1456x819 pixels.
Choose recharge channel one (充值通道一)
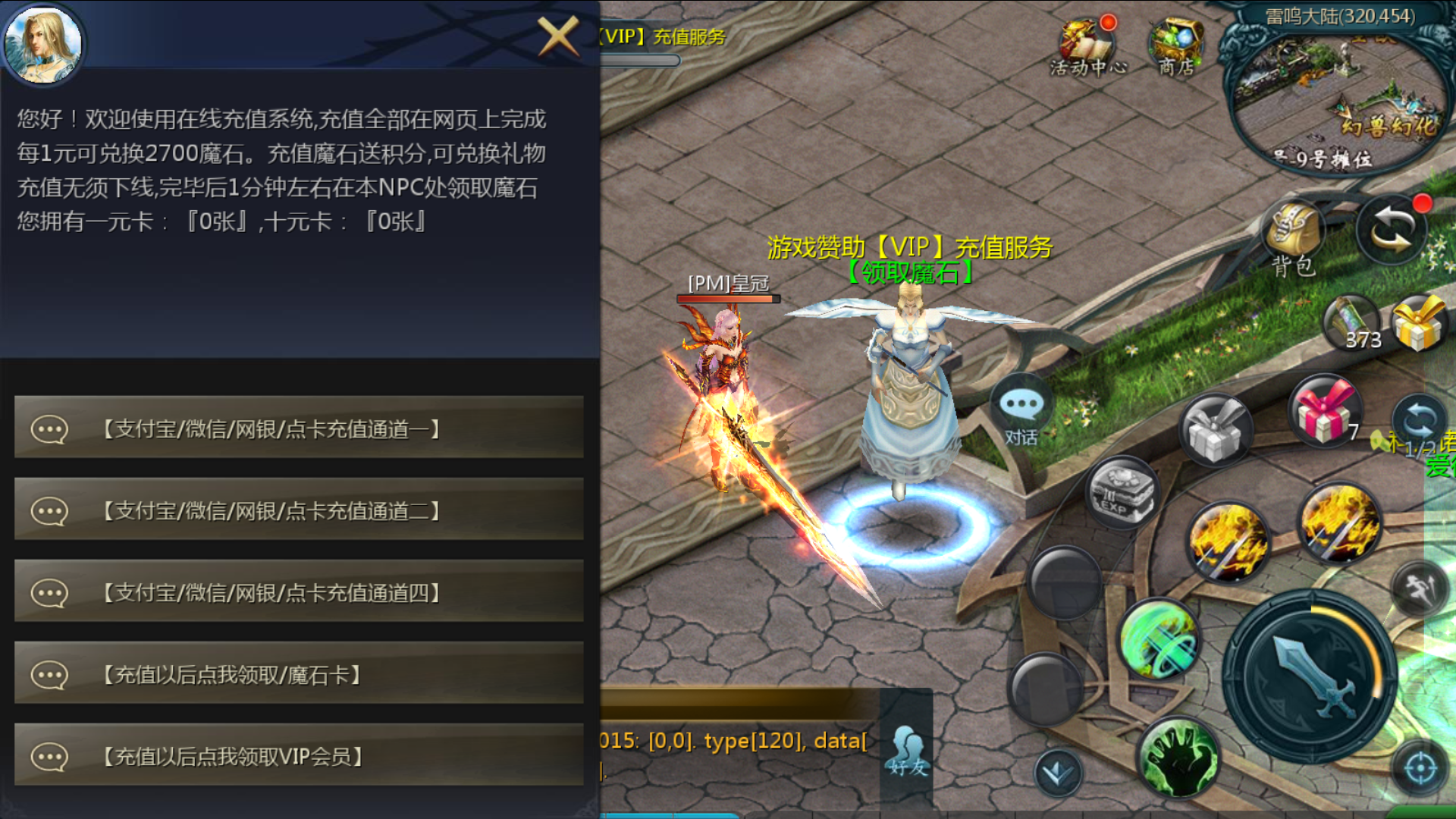299,428
